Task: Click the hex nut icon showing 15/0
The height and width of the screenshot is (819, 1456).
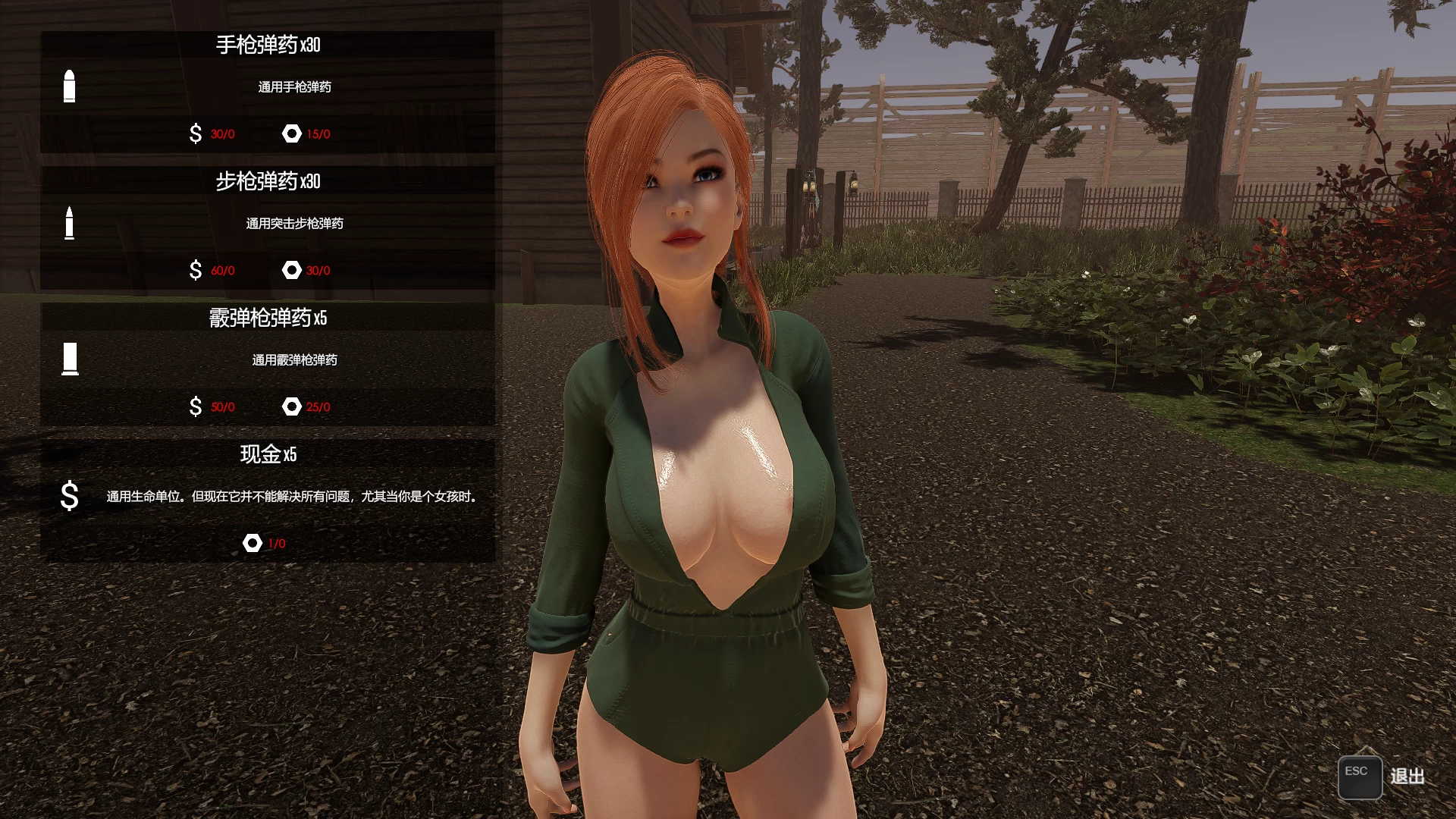Action: tap(292, 133)
